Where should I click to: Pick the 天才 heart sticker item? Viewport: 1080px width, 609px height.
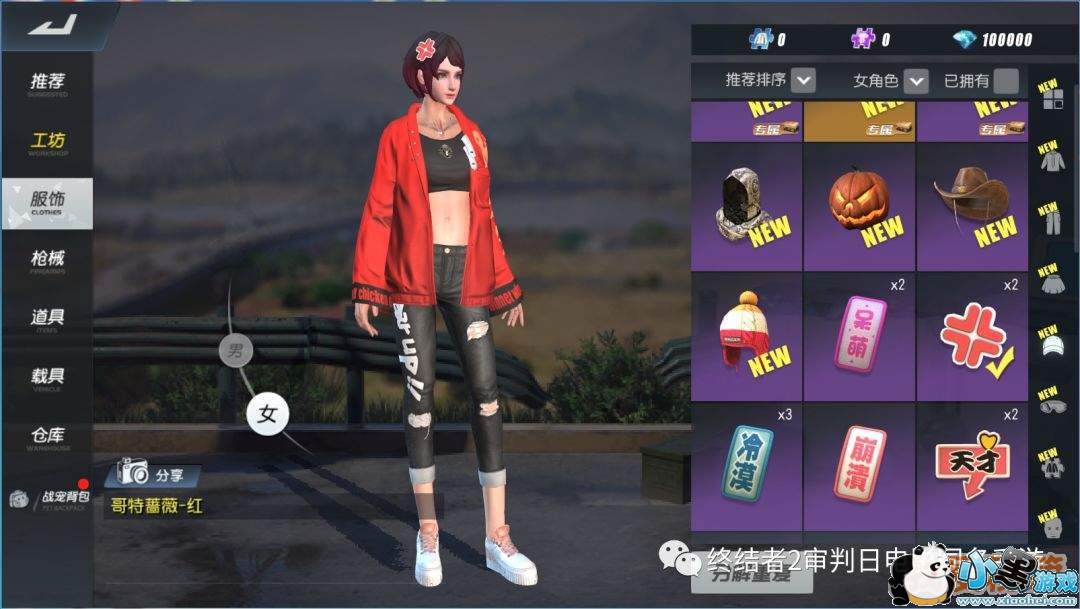pos(972,467)
